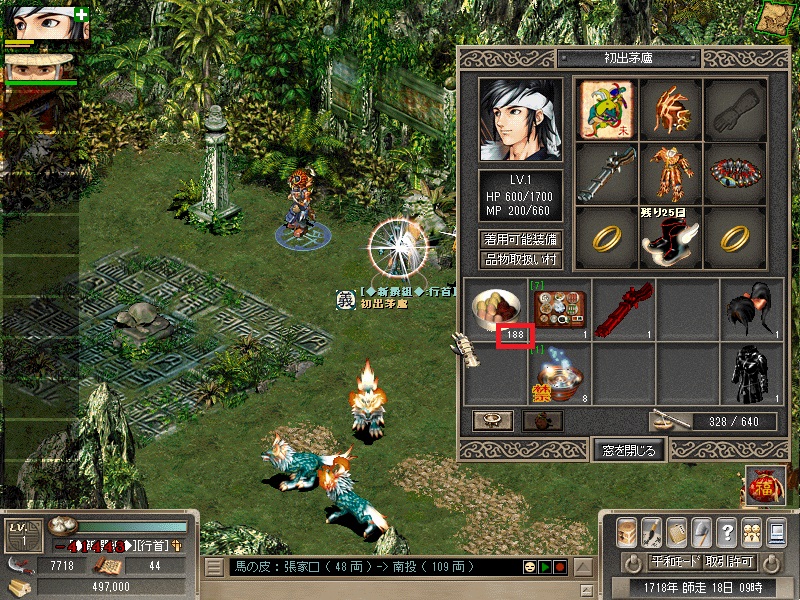Open the computer system menu icon
800x600 pixels.
coord(778,531)
